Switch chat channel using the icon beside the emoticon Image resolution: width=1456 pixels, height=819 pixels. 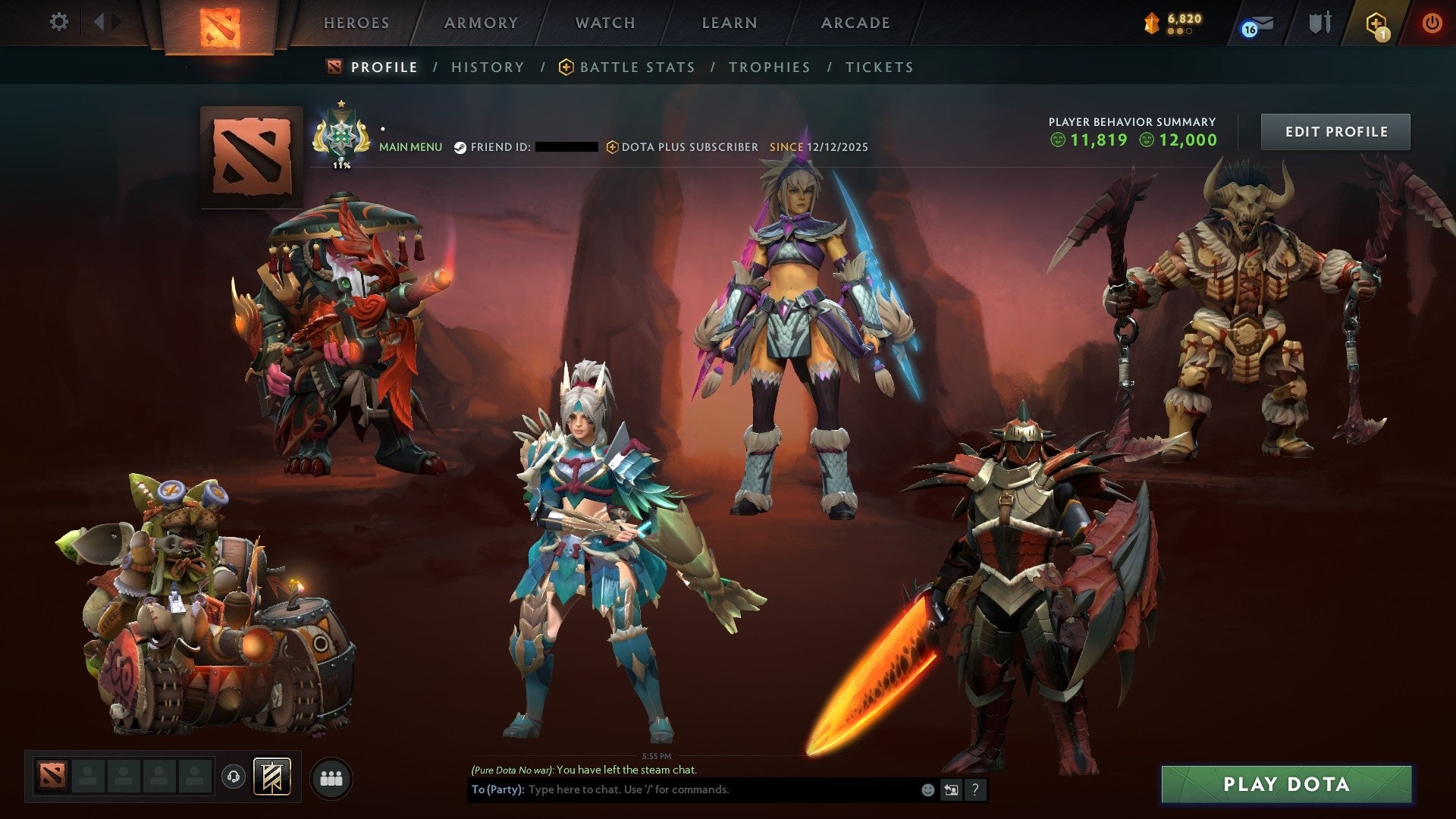coord(951,789)
